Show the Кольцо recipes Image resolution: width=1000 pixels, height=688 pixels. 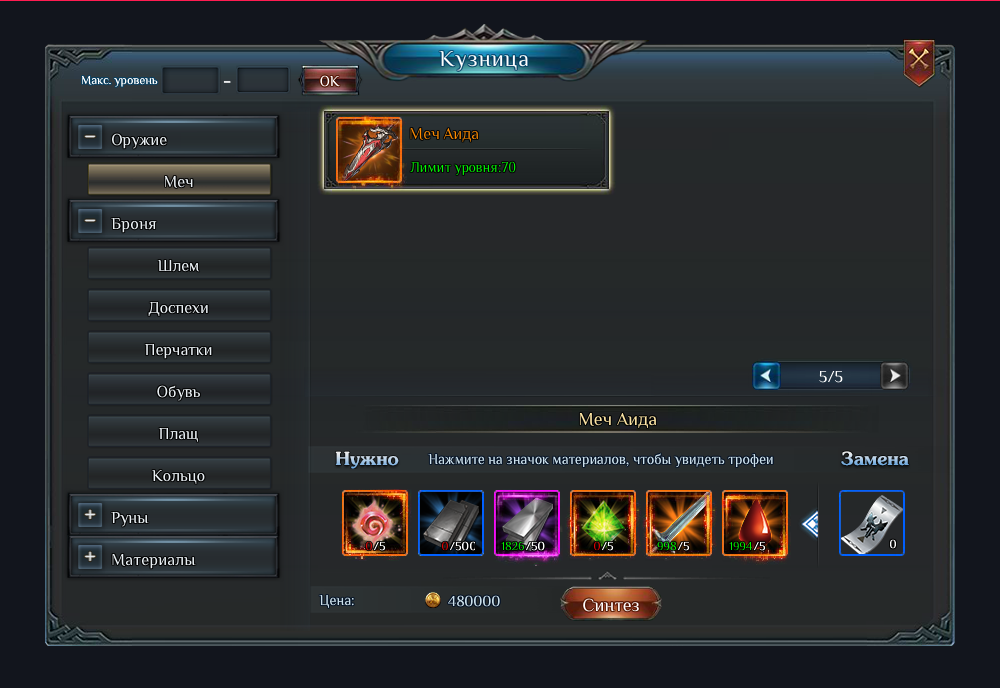(x=179, y=475)
